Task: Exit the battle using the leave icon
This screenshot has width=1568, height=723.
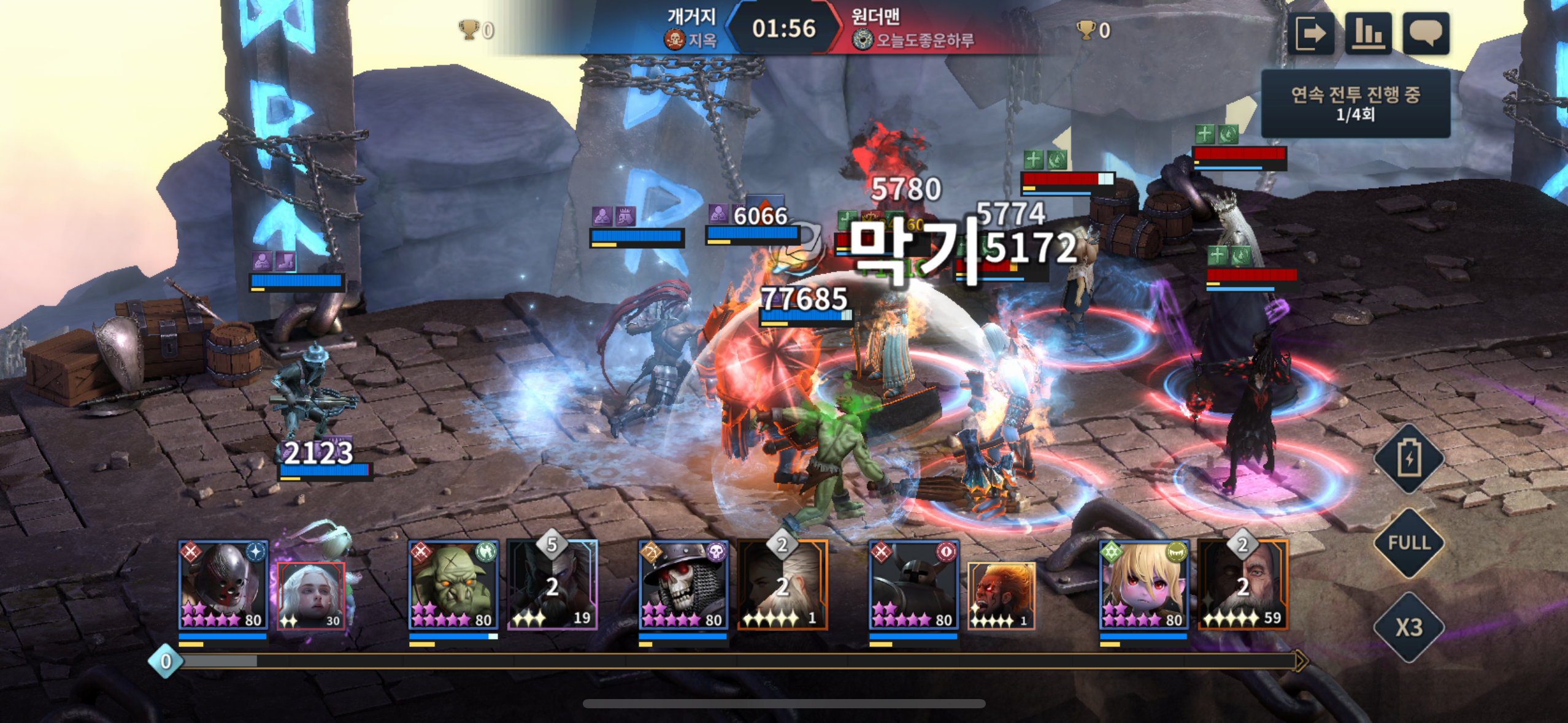Action: point(1310,33)
